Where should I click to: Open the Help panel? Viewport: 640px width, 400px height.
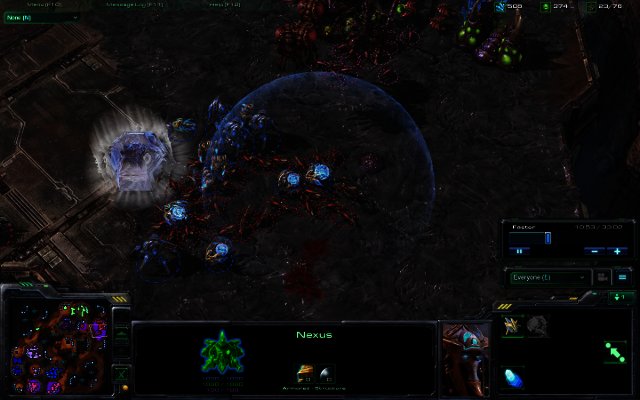tap(220, 5)
